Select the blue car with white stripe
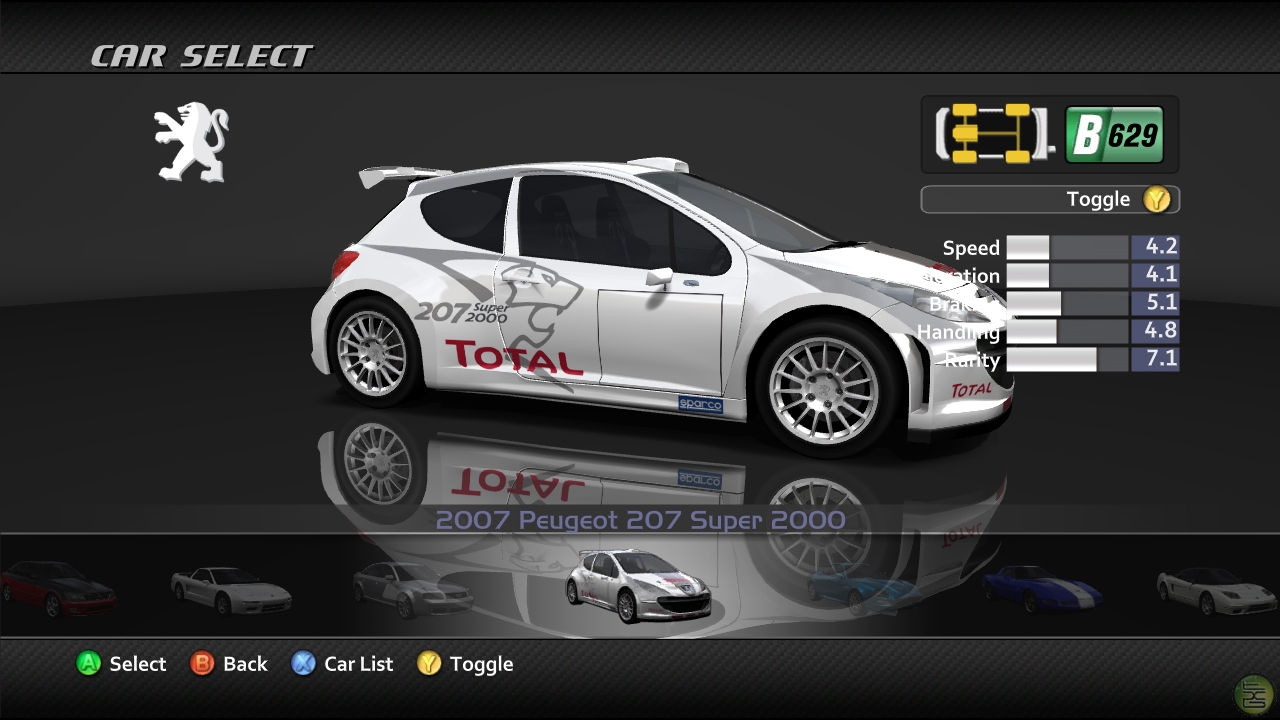The width and height of the screenshot is (1280, 720). [x=1041, y=587]
